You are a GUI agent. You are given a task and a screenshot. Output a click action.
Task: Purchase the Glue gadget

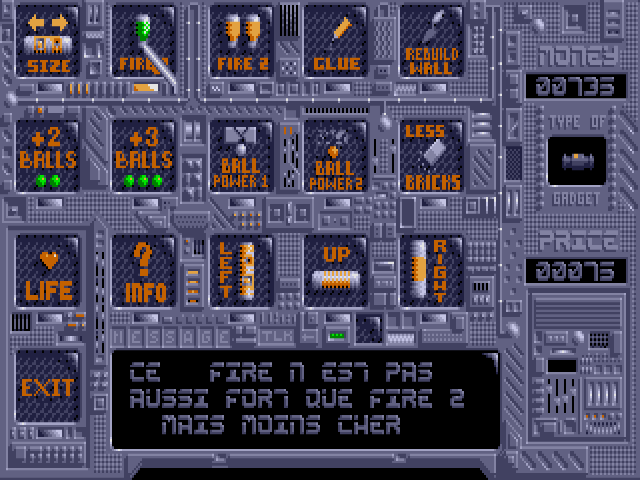tap(336, 42)
